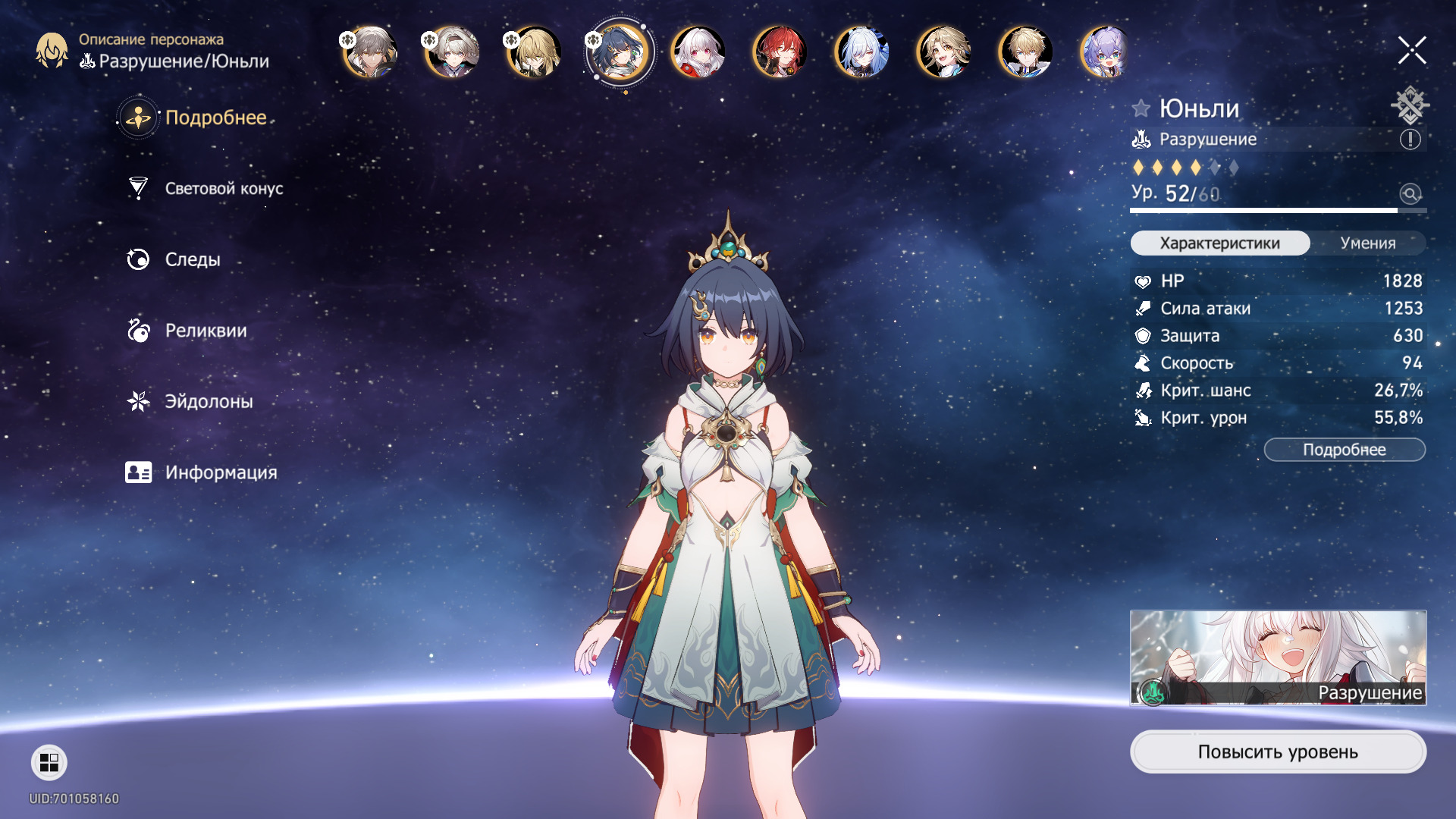Choose the purple-haired character portrait
The width and height of the screenshot is (1456, 819).
pos(1106,52)
